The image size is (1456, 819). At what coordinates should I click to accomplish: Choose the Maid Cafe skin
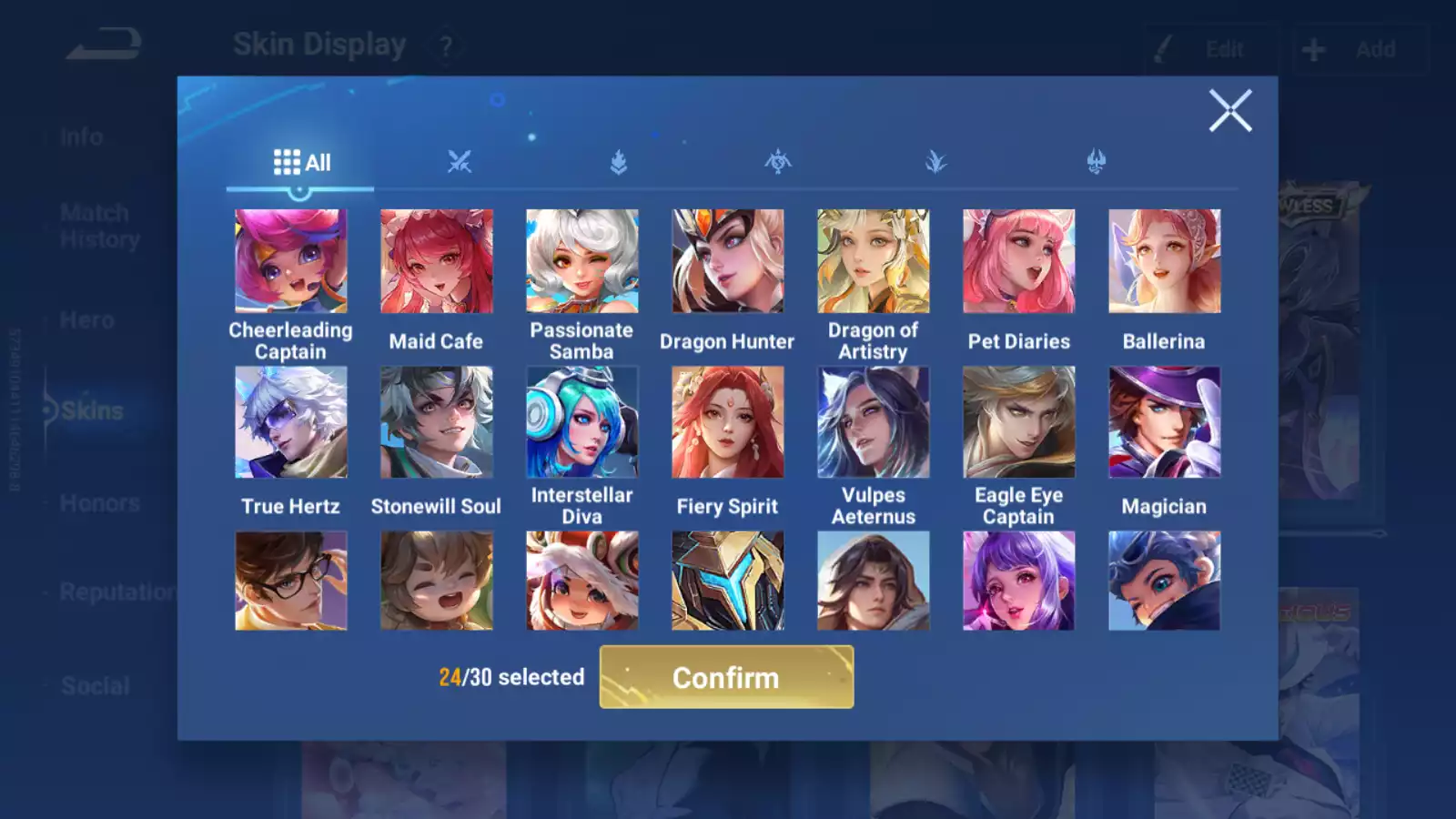[x=436, y=261]
